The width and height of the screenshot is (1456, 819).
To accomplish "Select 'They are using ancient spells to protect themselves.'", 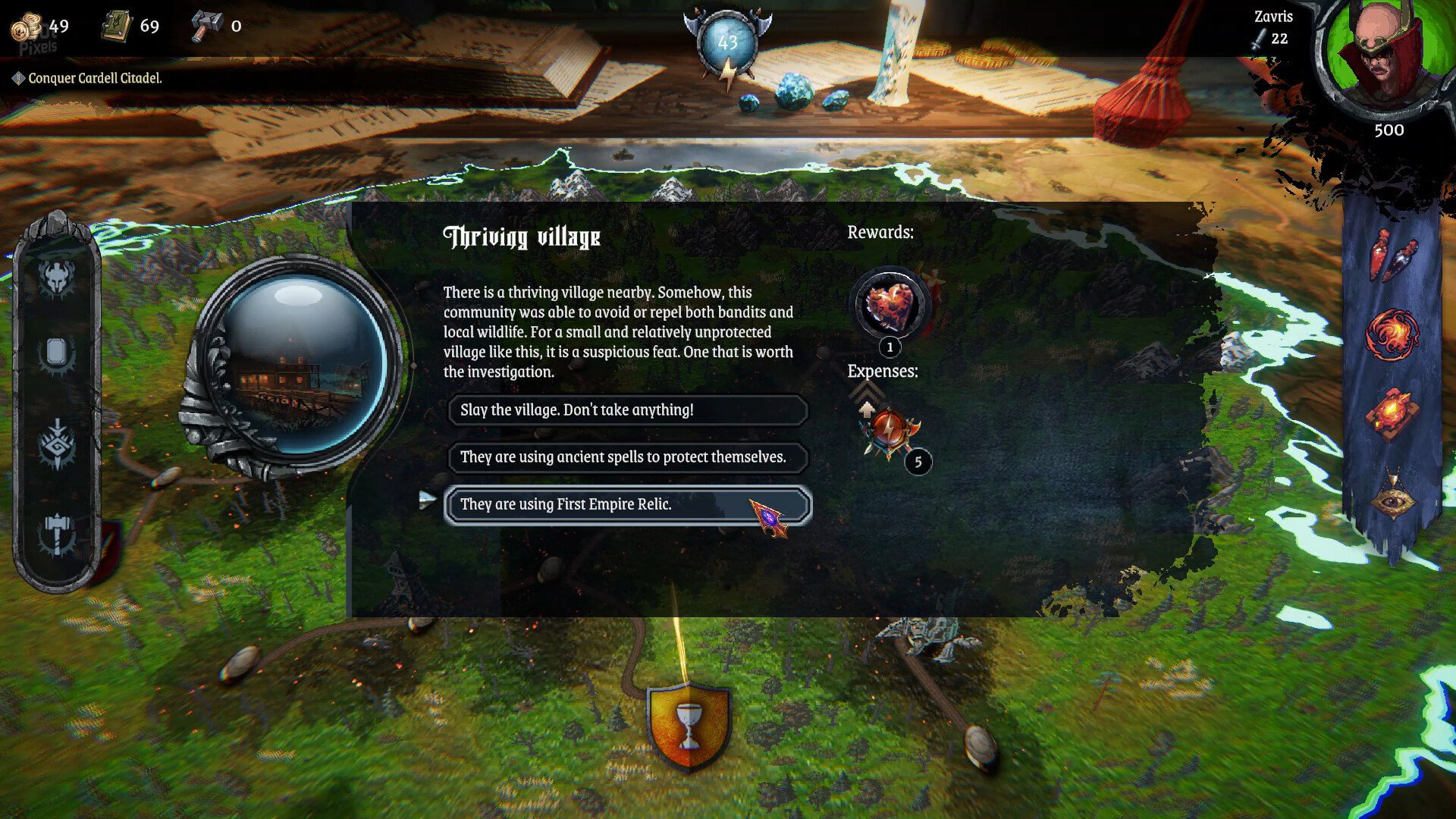I will click(x=628, y=458).
